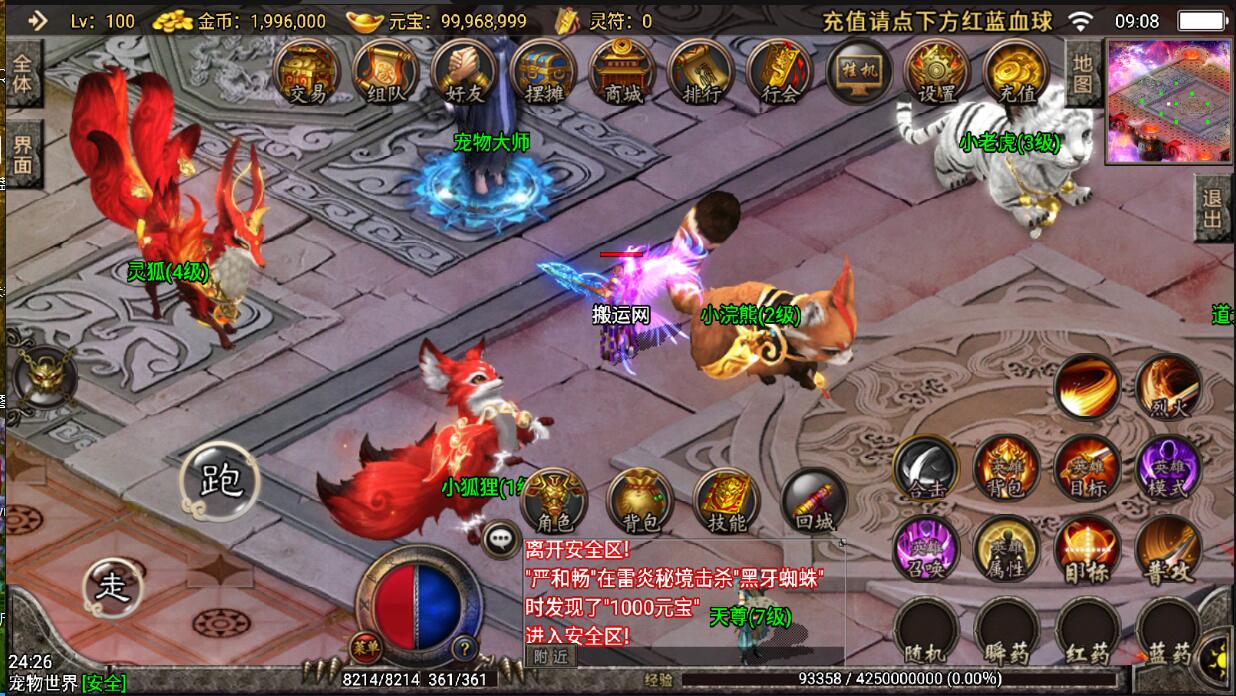Use the 回城 return-to-town scroll

(x=813, y=499)
